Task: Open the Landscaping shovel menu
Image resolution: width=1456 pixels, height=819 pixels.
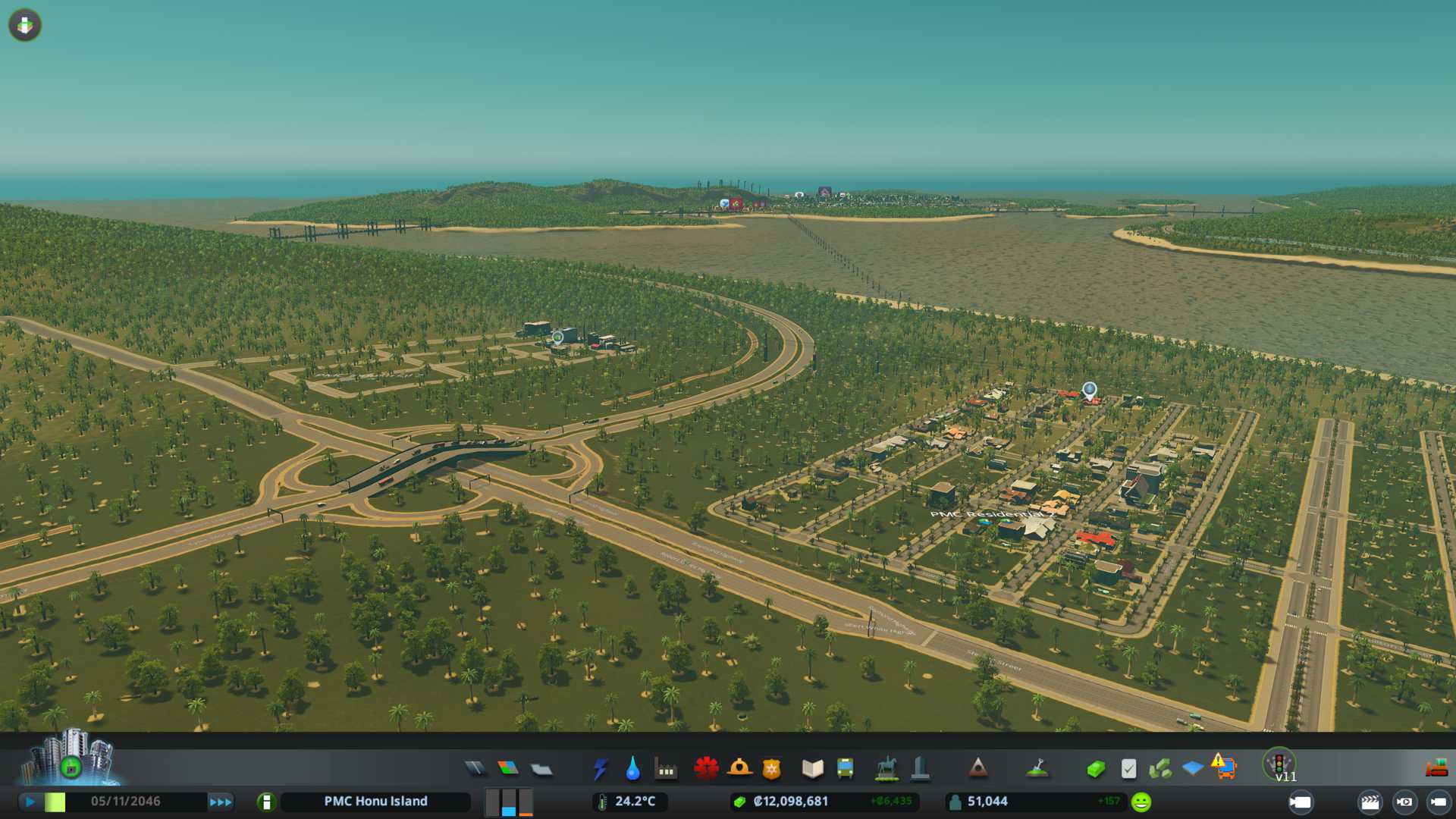Action: tap(1037, 769)
